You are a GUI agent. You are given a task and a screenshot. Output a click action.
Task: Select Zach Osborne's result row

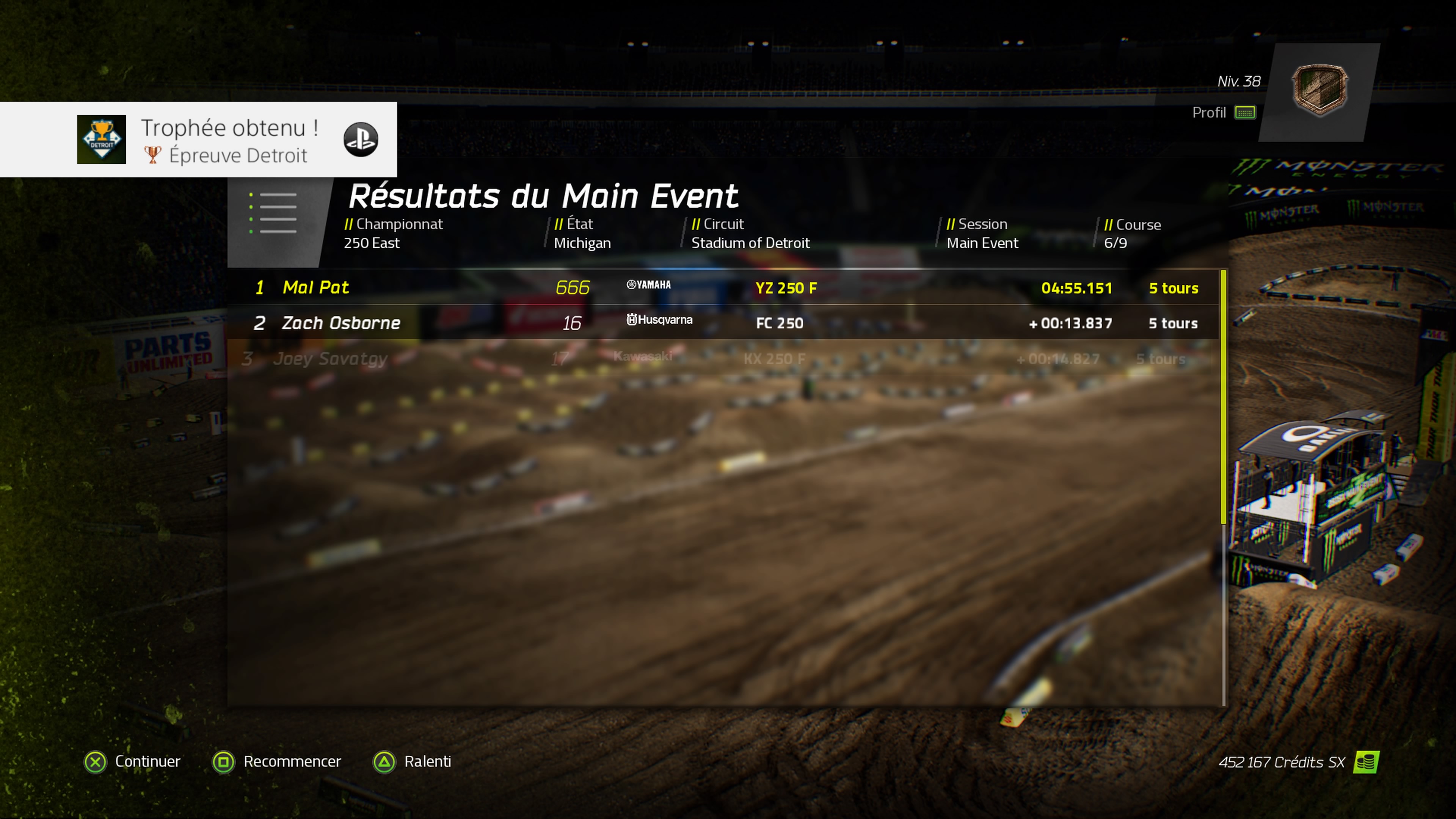[x=723, y=323]
